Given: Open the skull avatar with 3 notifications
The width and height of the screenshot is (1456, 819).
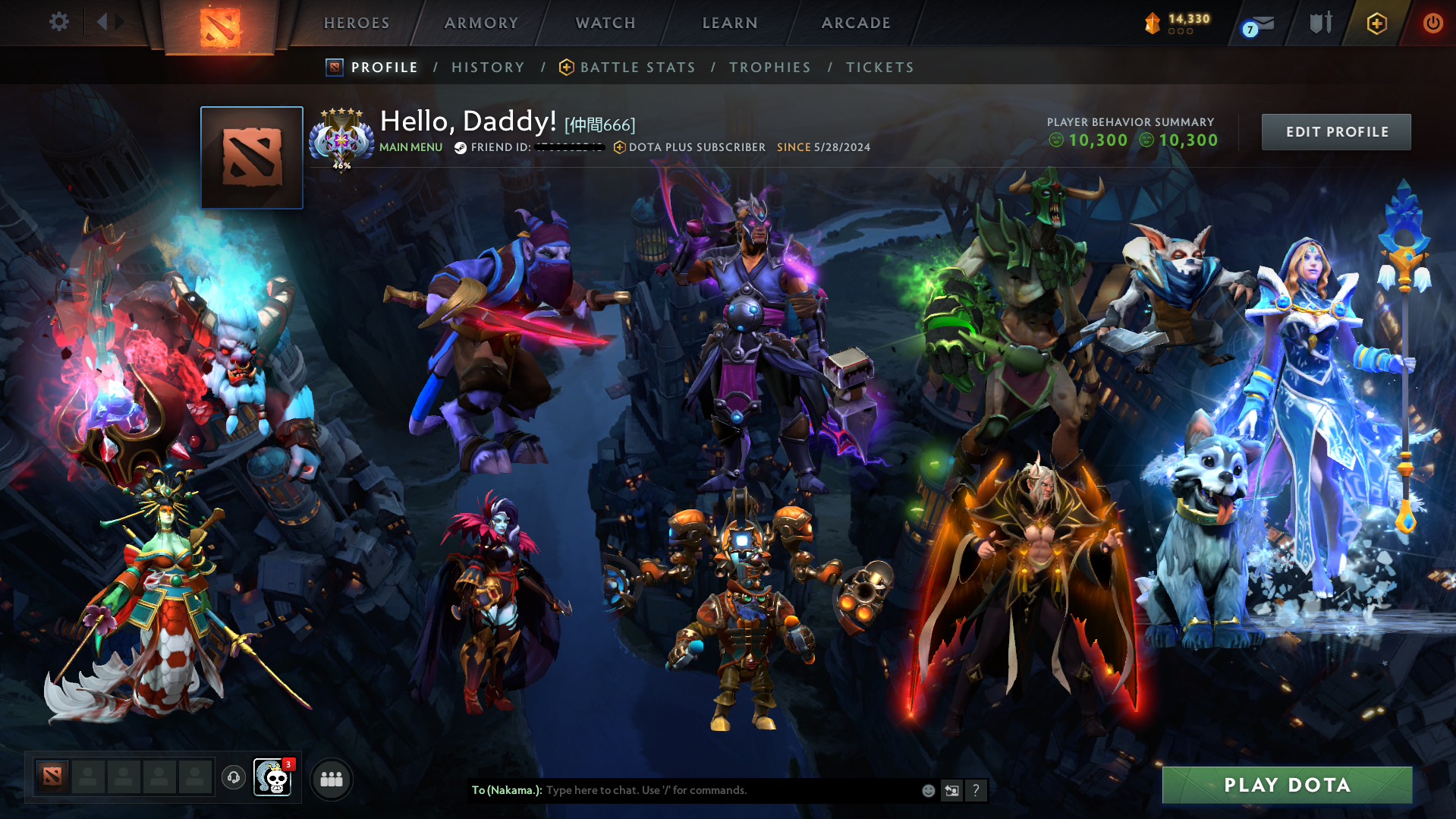Looking at the screenshot, I should tap(273, 777).
